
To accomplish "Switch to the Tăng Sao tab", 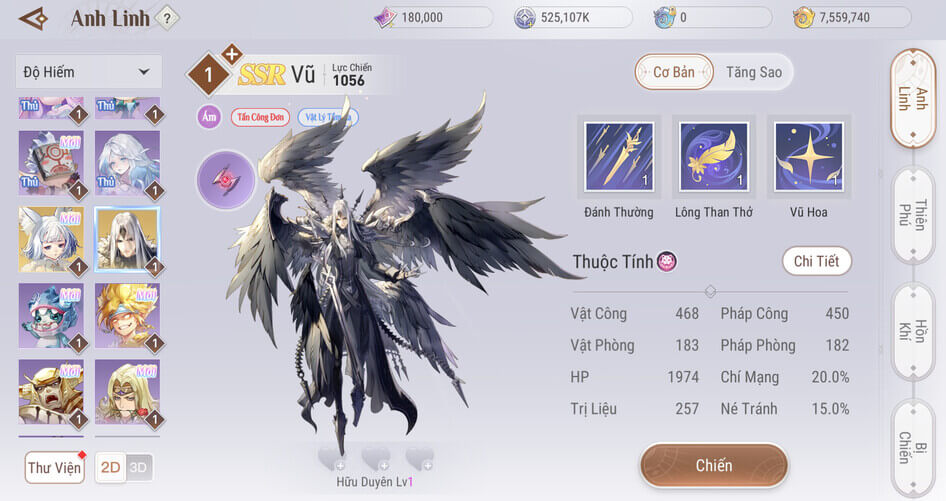I will pyautogui.click(x=754, y=72).
